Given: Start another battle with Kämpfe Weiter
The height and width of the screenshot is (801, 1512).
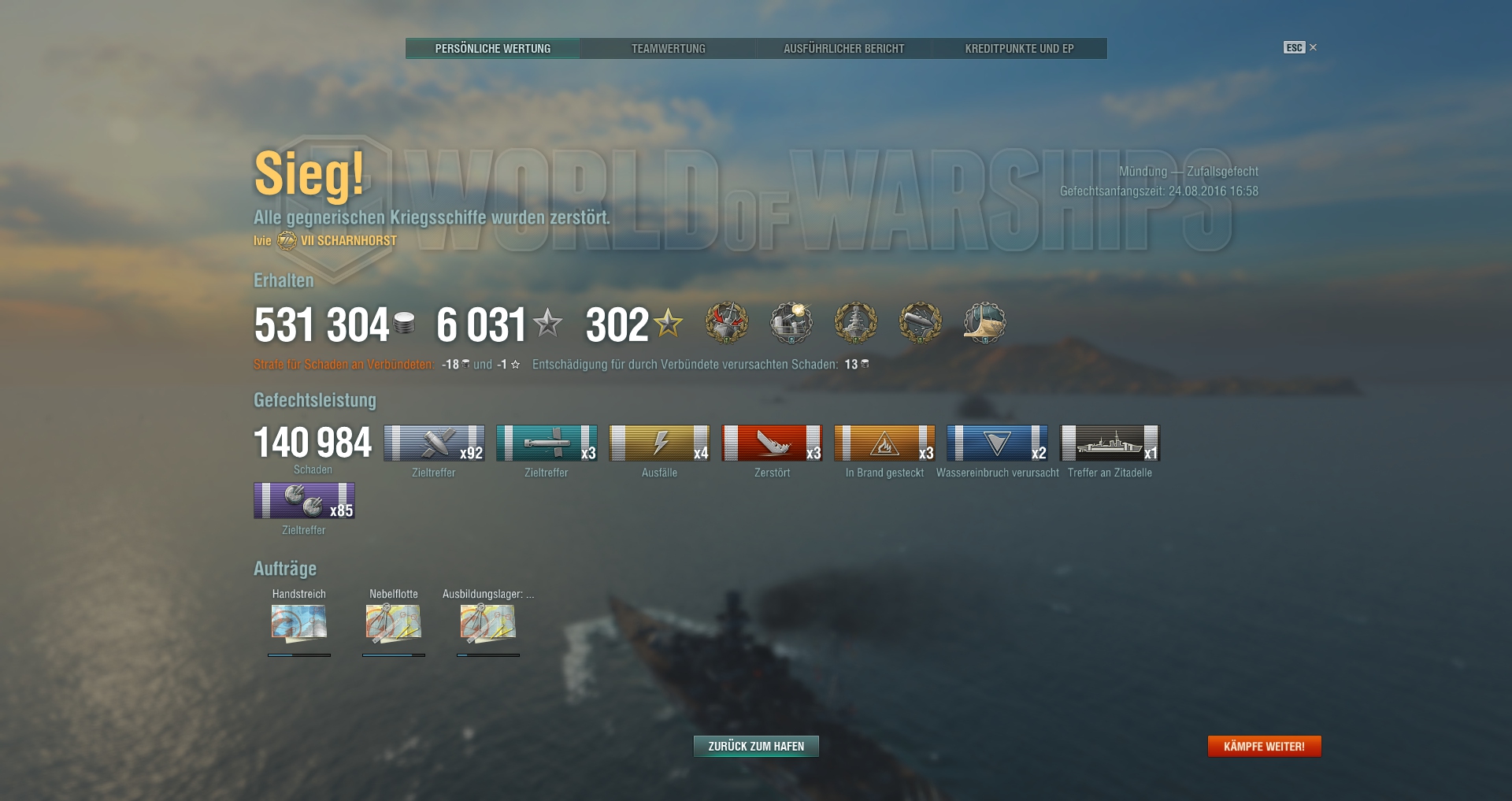Looking at the screenshot, I should 1264,746.
